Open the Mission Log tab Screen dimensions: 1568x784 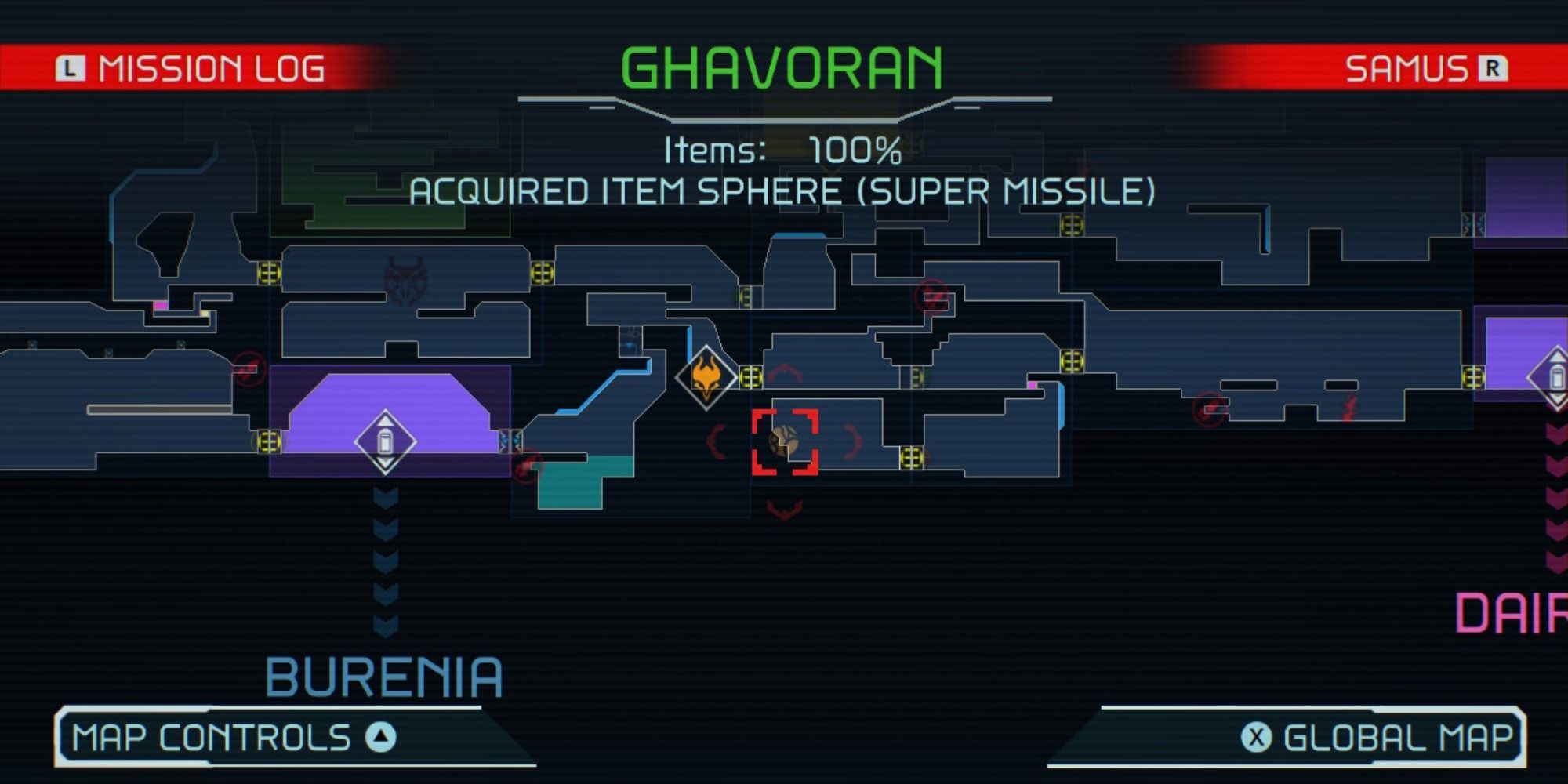212,69
